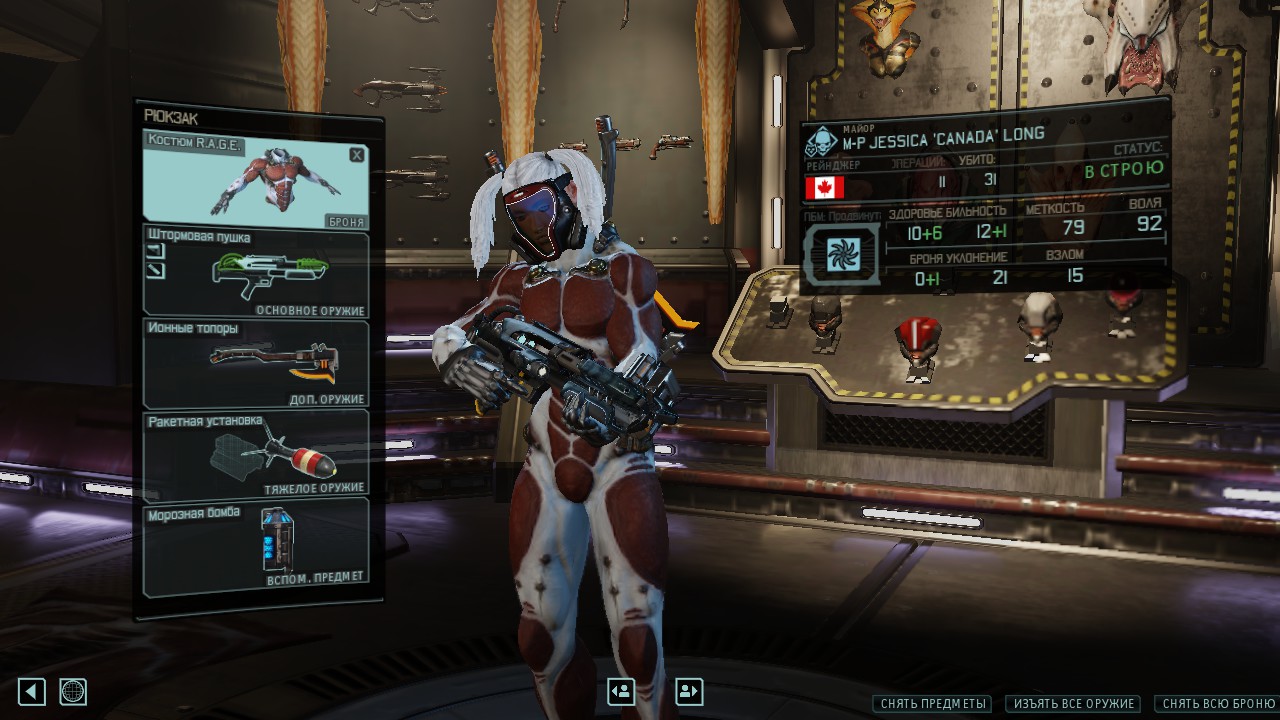Click the Снять предметы button
The width and height of the screenshot is (1280, 720).
(x=934, y=704)
